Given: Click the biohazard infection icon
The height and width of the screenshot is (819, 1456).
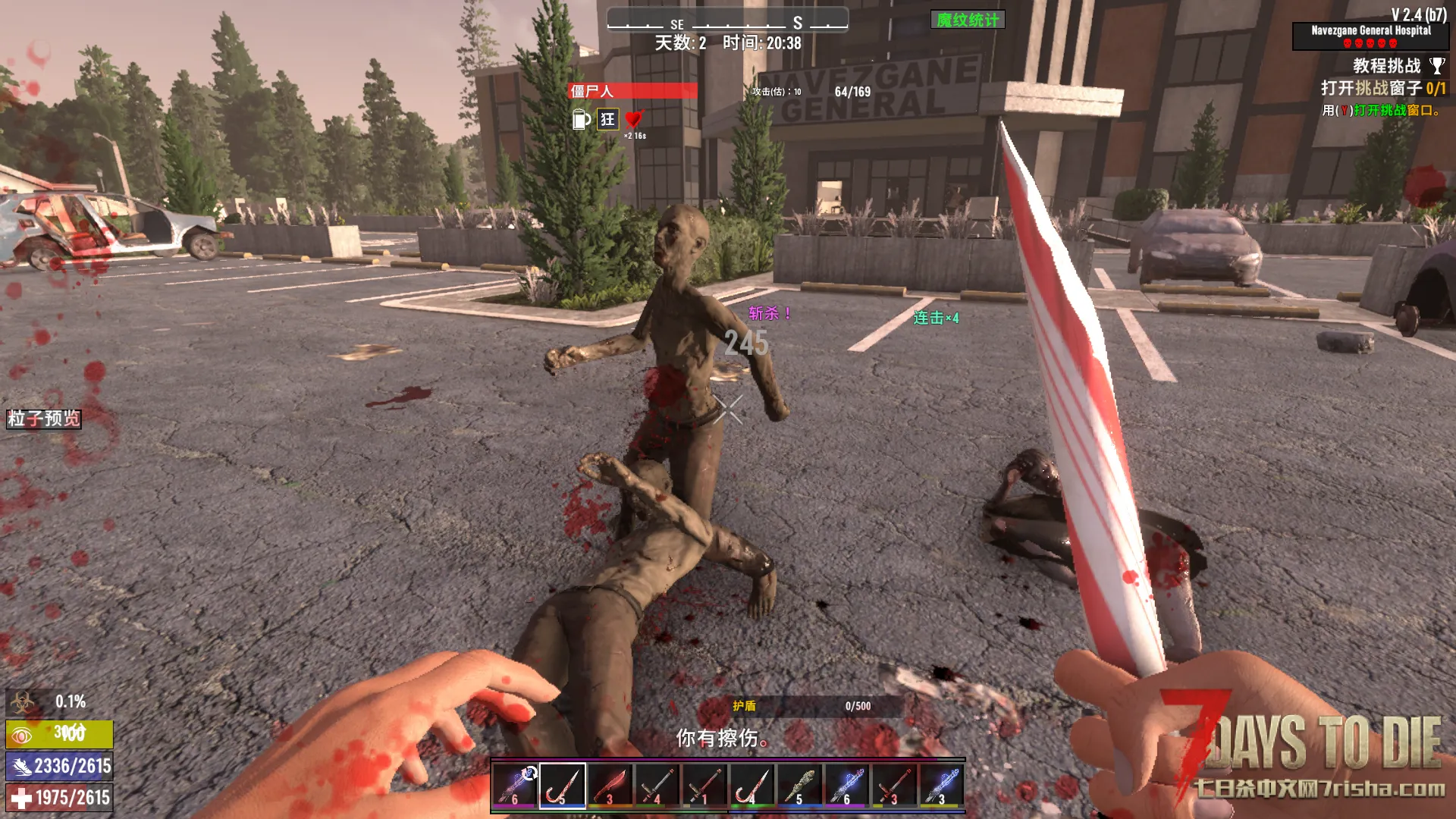Looking at the screenshot, I should tap(22, 701).
